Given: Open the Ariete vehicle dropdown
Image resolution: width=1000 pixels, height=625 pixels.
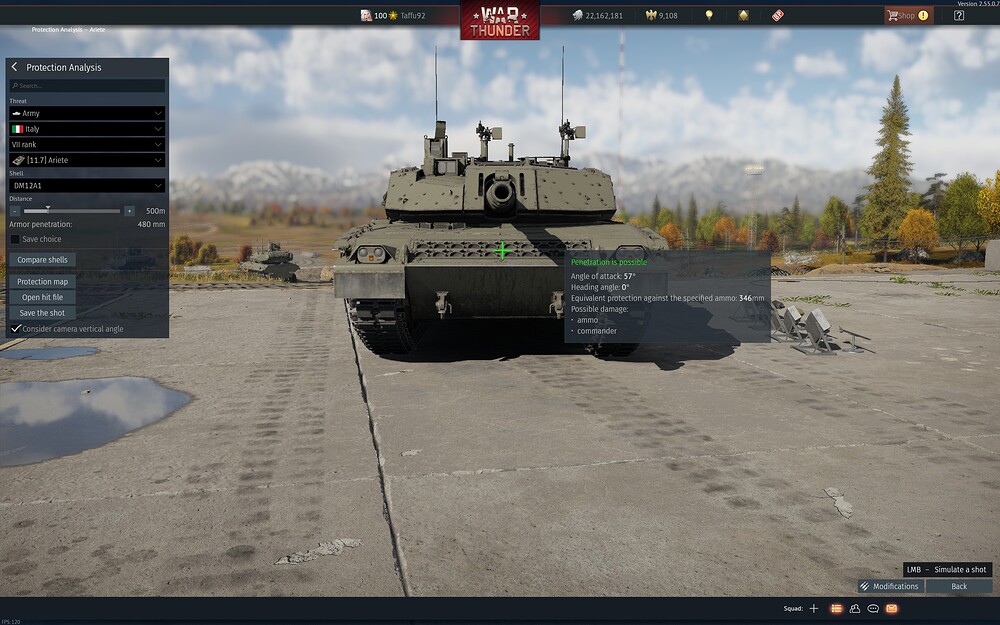Looking at the screenshot, I should pos(87,160).
